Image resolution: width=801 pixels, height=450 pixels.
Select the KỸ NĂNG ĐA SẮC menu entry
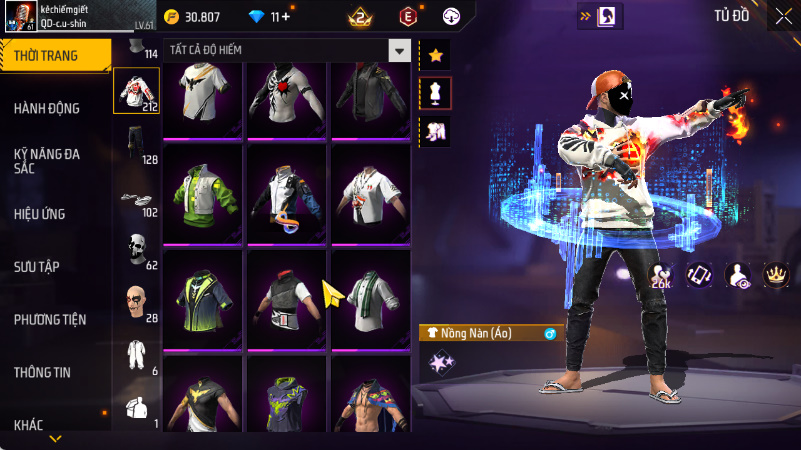[x=46, y=161]
